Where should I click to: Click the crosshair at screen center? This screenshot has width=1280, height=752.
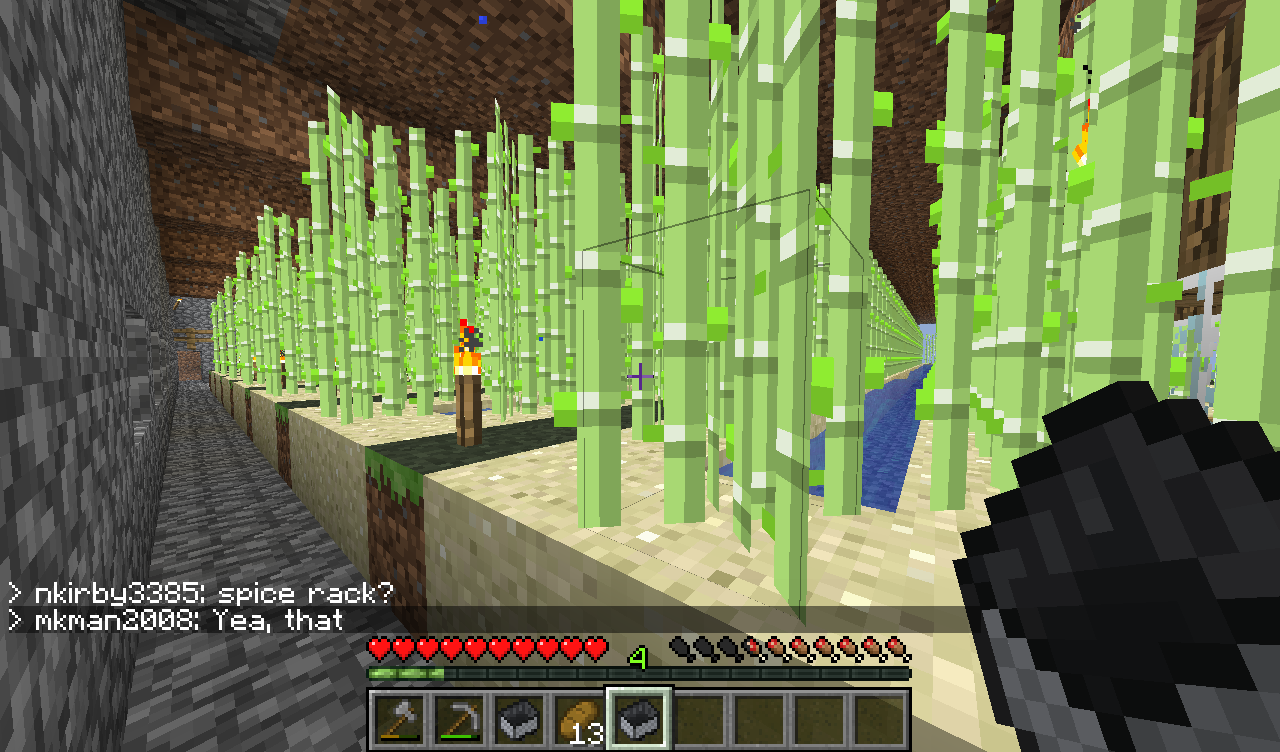tap(640, 376)
